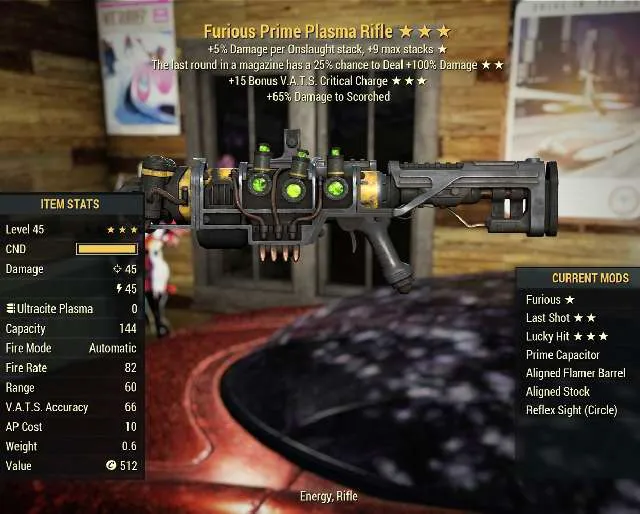The width and height of the screenshot is (640, 514).
Task: Choose the Reflex Sight (Circle) mod
Action: (x=571, y=410)
